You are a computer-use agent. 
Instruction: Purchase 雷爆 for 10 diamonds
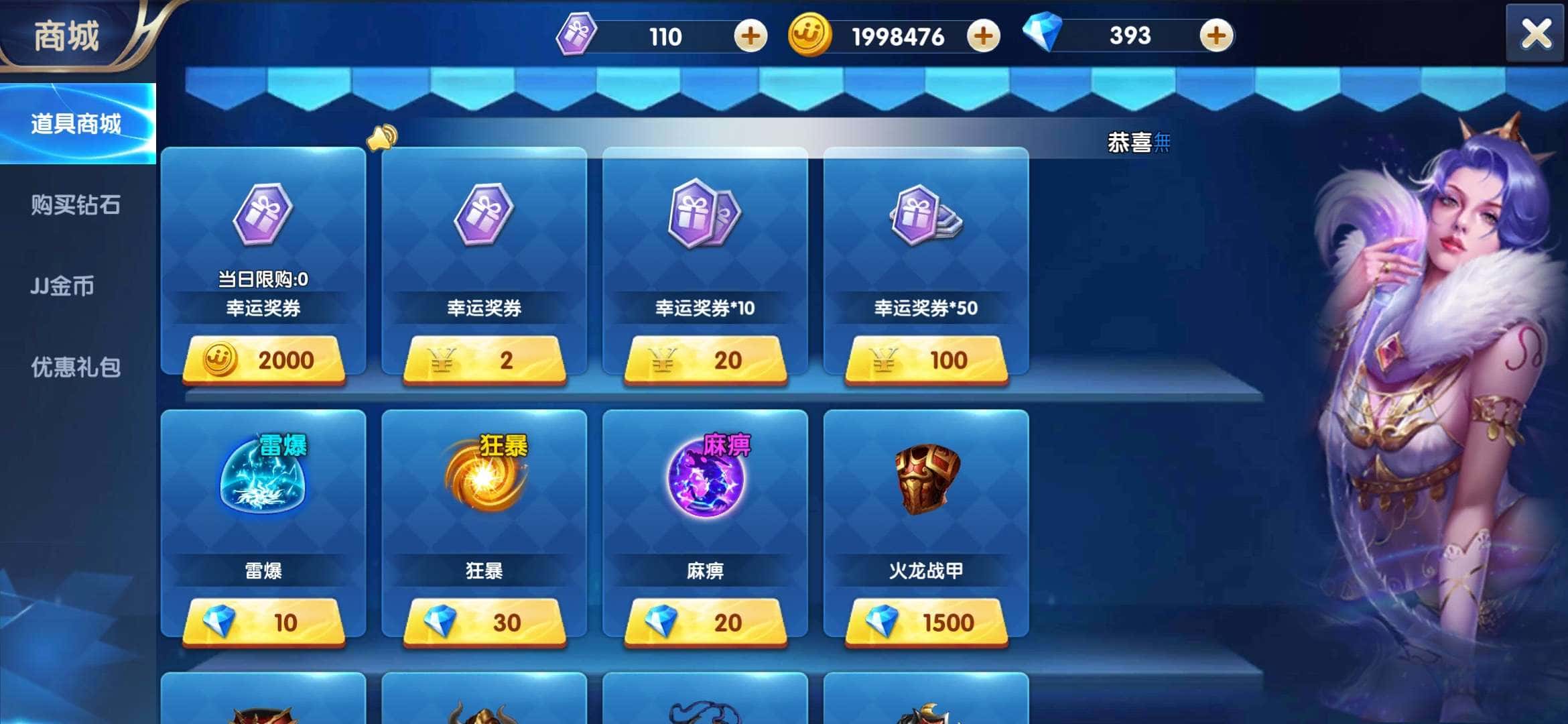coord(263,622)
